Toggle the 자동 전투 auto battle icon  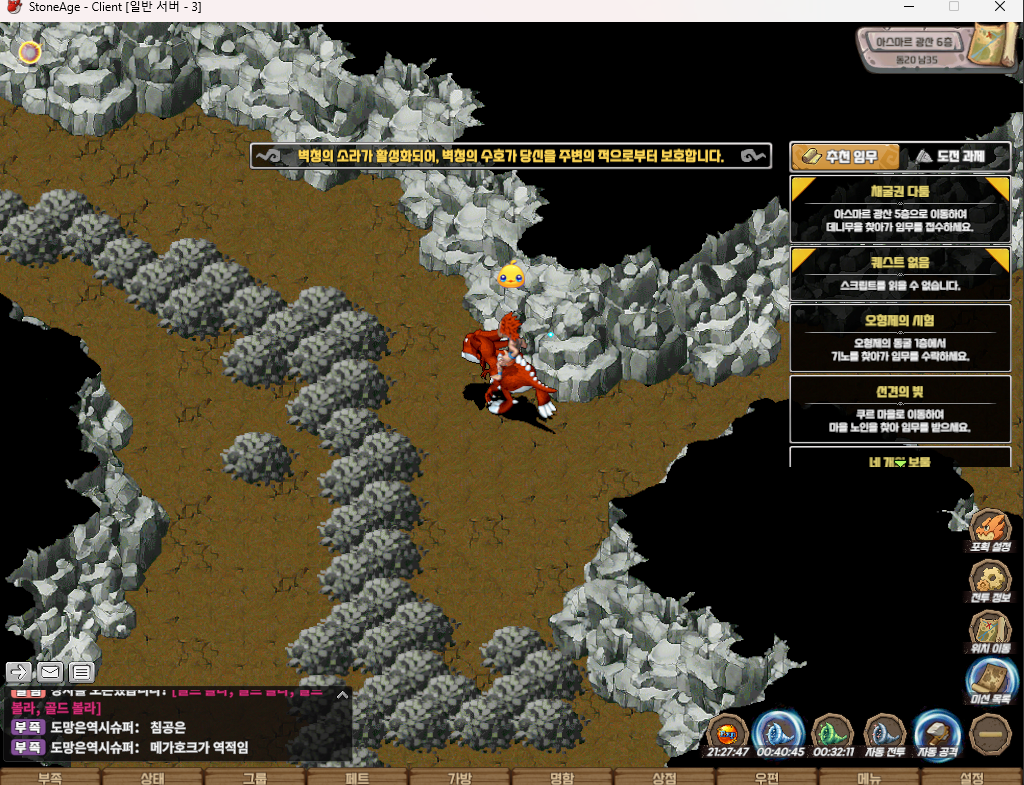pyautogui.click(x=885, y=733)
